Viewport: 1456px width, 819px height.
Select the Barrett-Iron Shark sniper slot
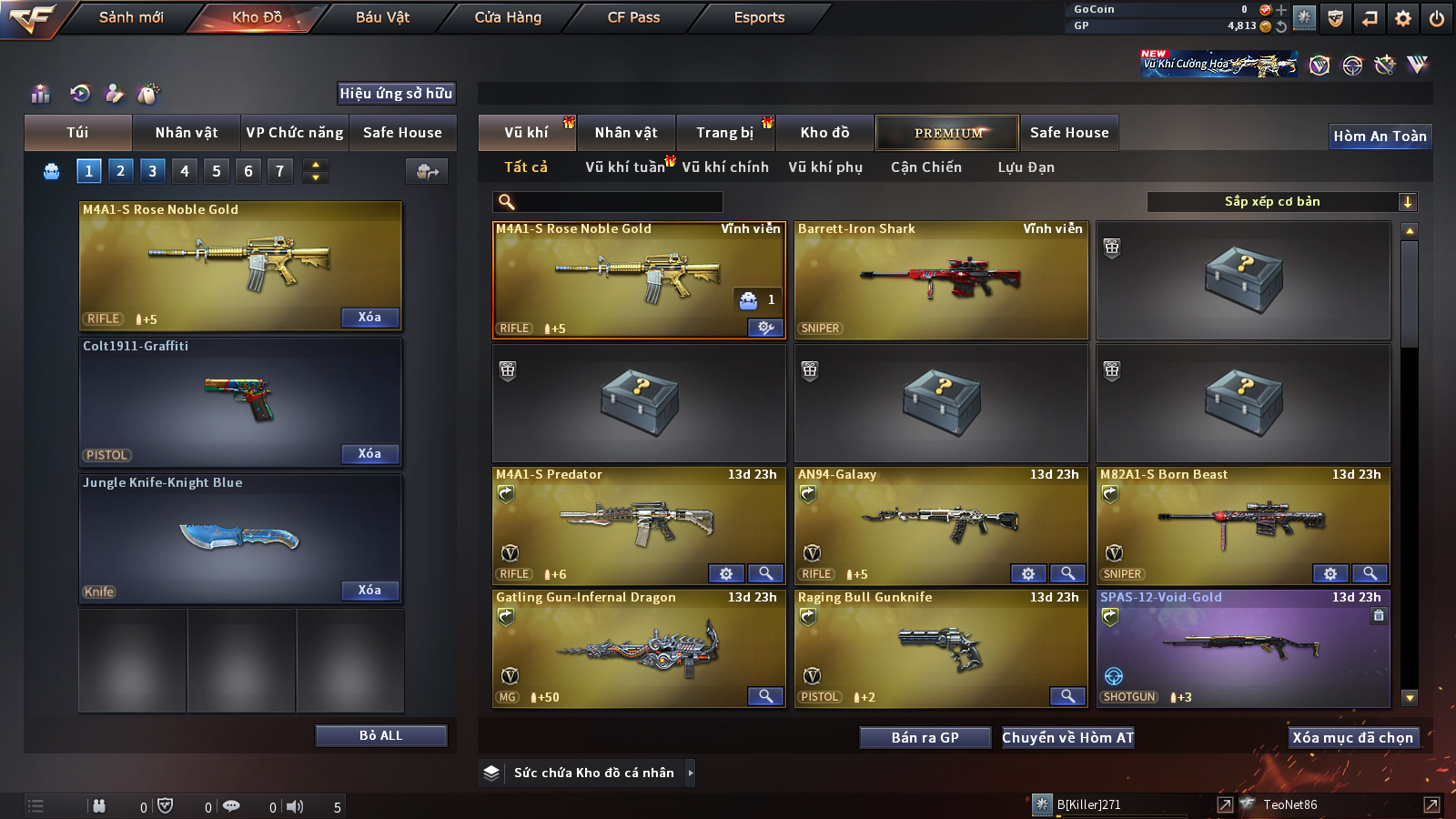tap(941, 280)
